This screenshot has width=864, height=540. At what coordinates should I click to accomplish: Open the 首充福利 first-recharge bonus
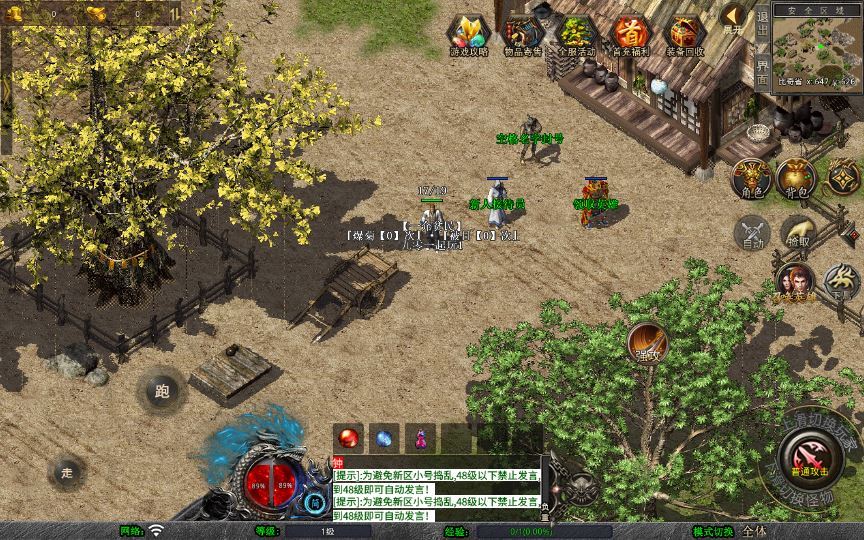point(630,35)
